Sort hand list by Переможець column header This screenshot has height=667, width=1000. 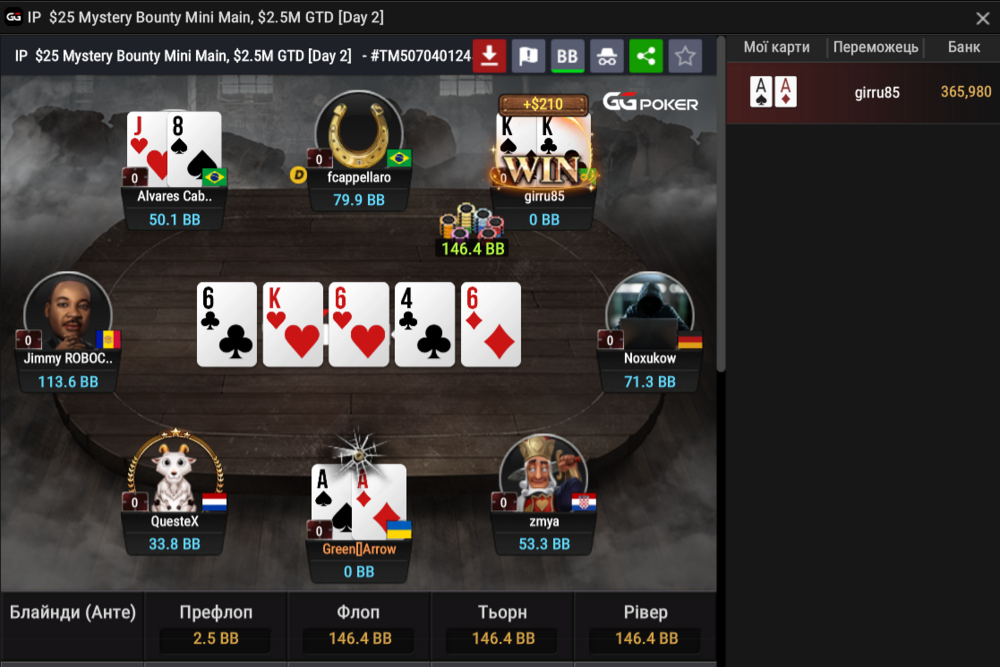click(x=877, y=48)
